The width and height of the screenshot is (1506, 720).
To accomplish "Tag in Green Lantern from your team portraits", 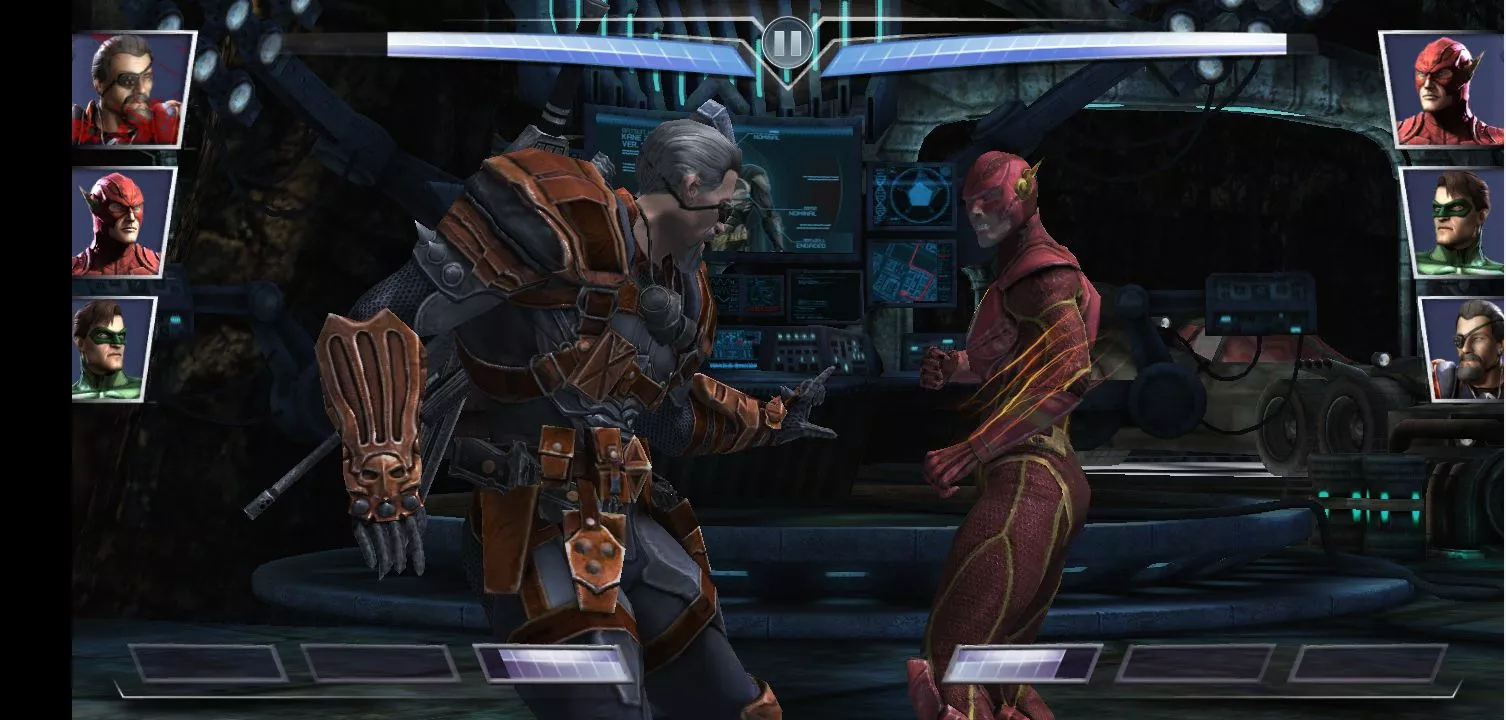I will click(113, 348).
